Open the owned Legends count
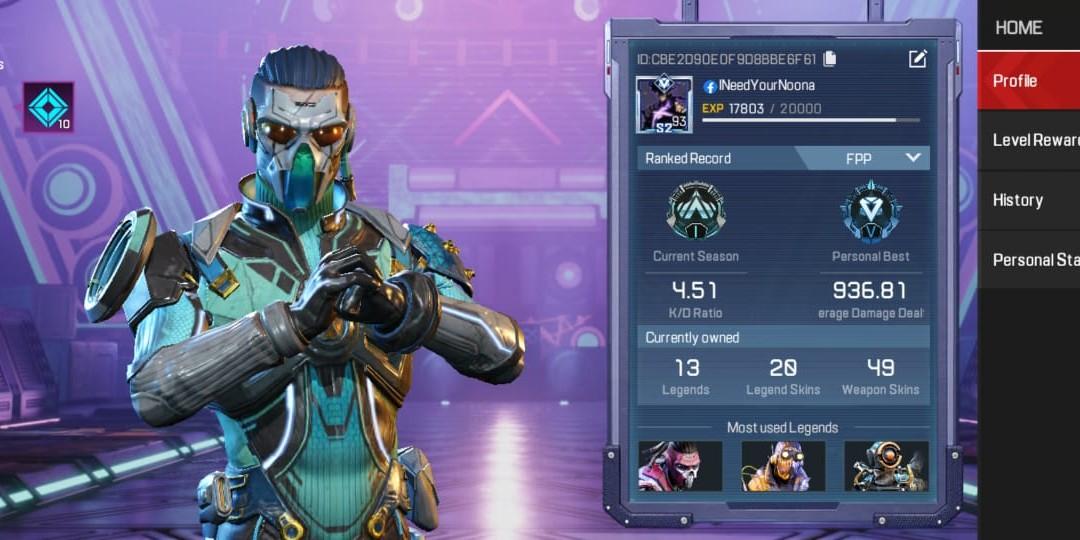 coord(686,377)
